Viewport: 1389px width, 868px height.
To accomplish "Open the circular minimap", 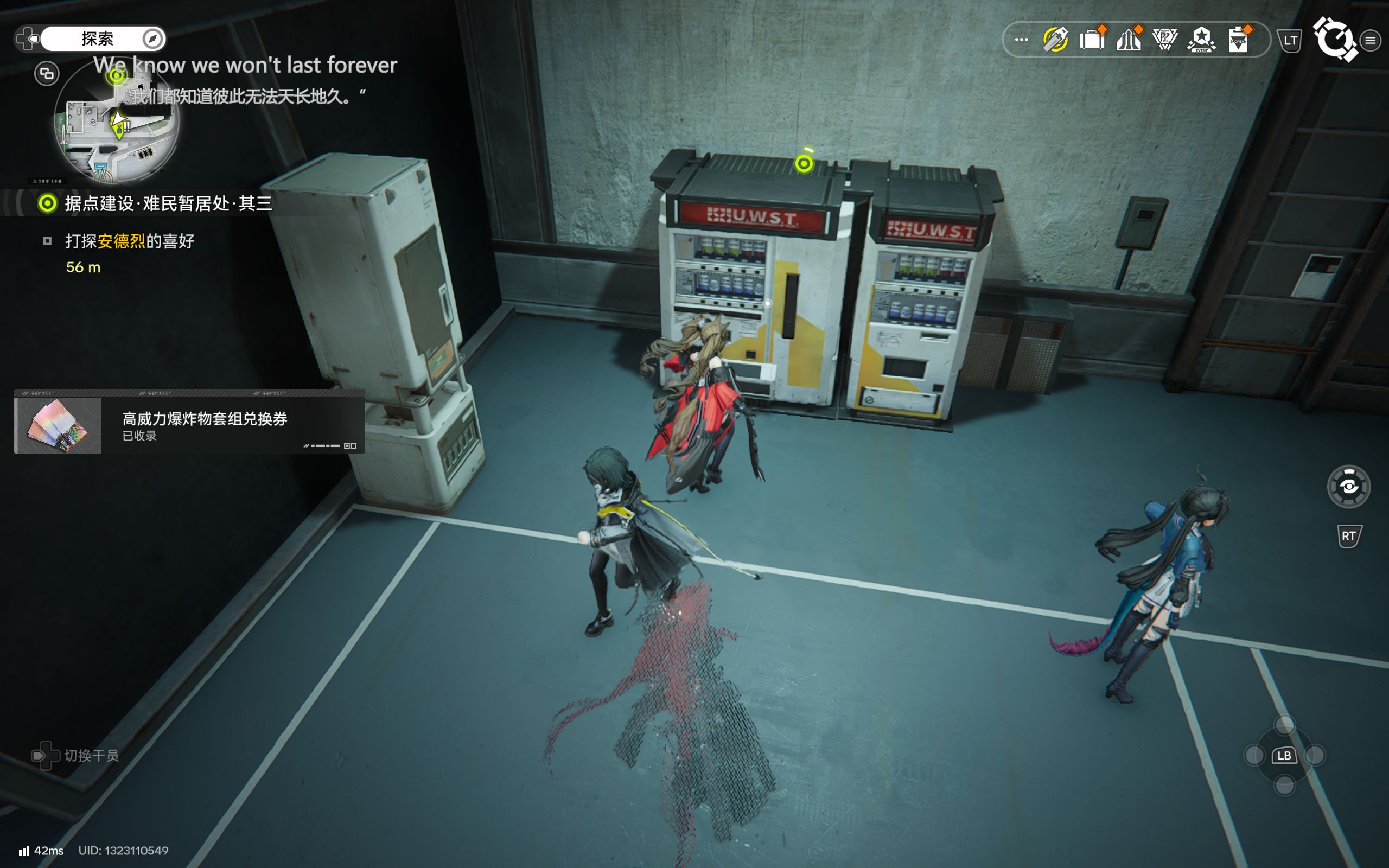I will pyautogui.click(x=118, y=122).
